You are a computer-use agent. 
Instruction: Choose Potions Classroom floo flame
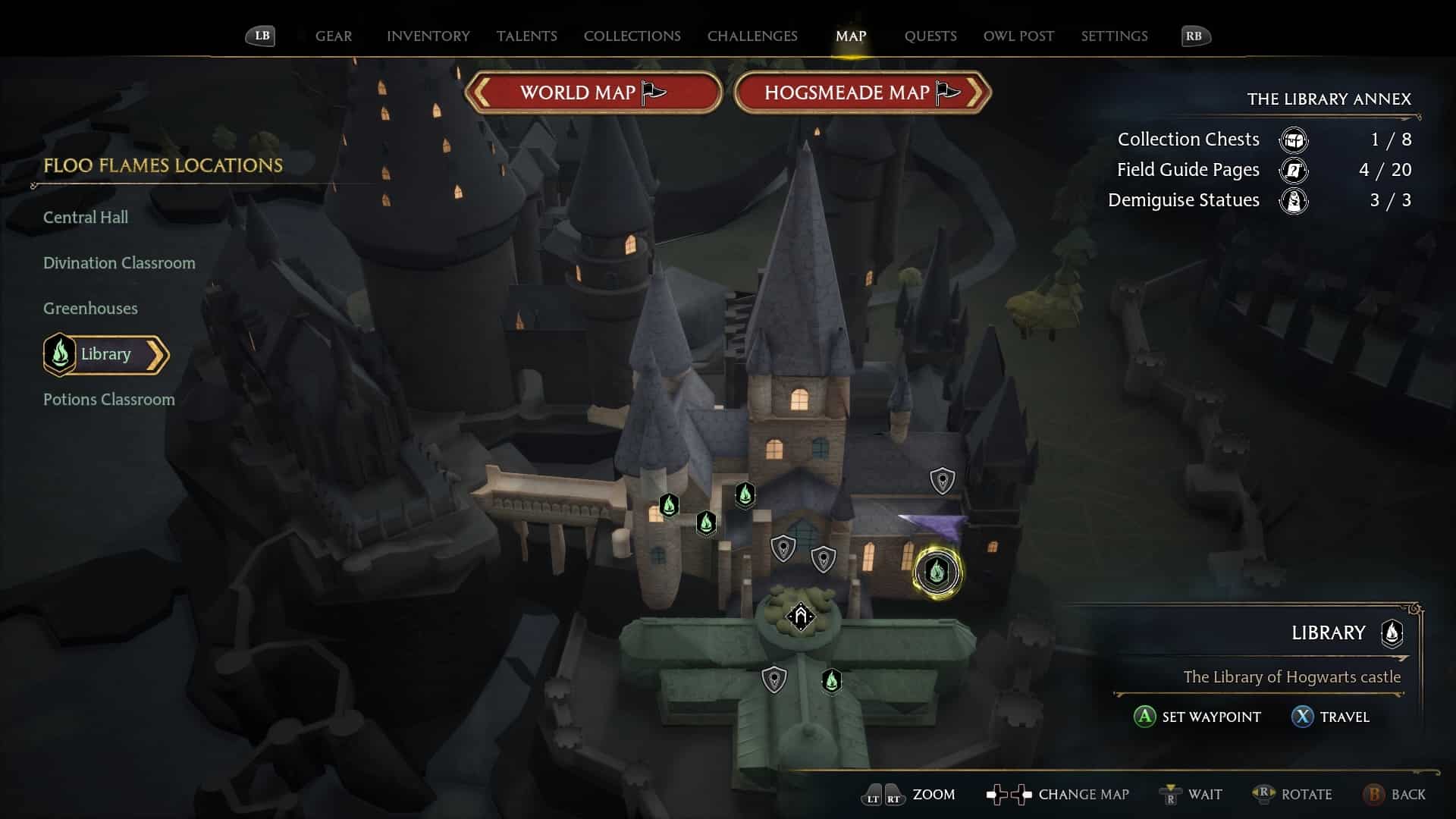click(108, 400)
